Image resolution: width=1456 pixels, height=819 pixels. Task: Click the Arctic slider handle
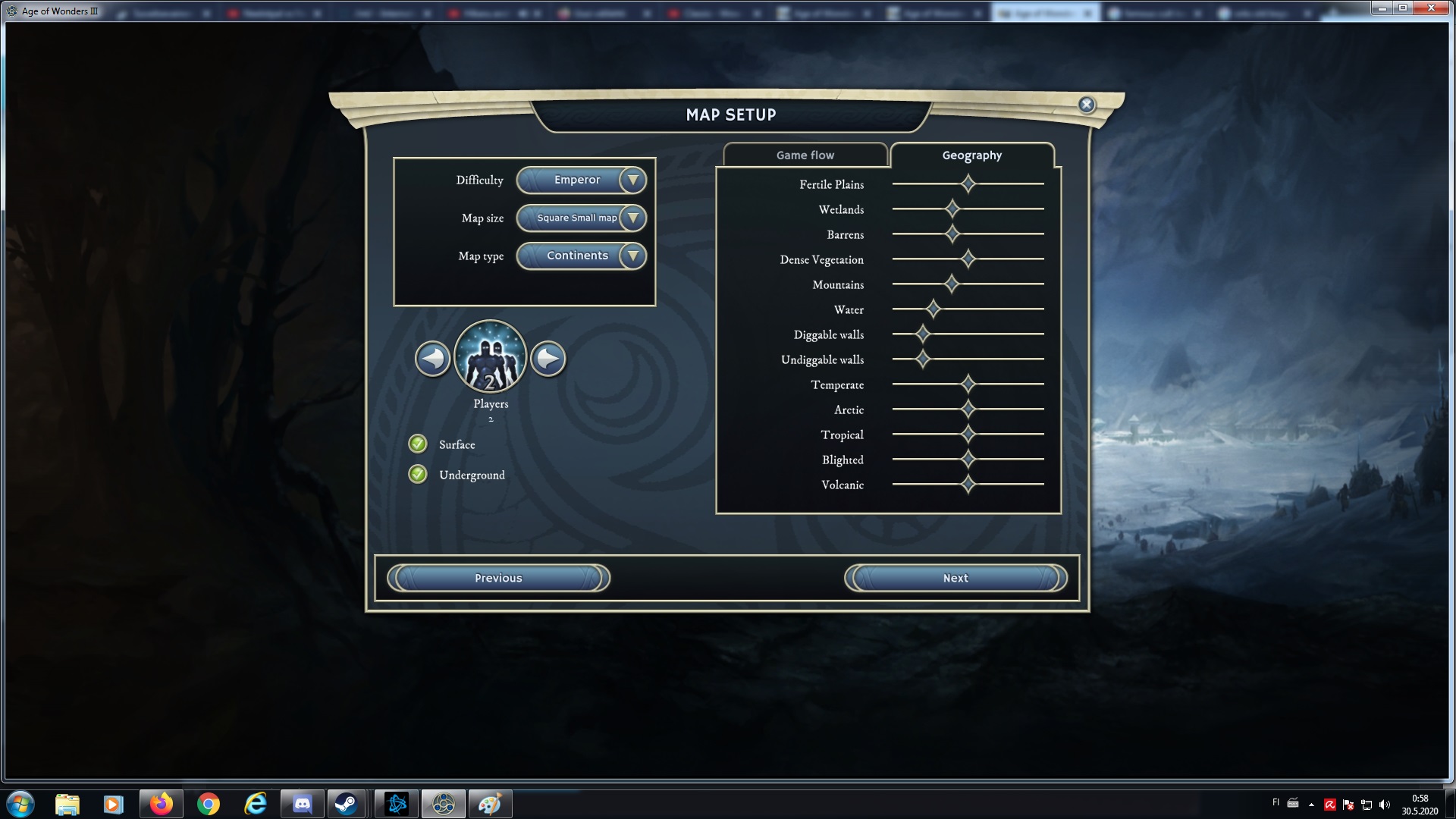click(x=968, y=409)
